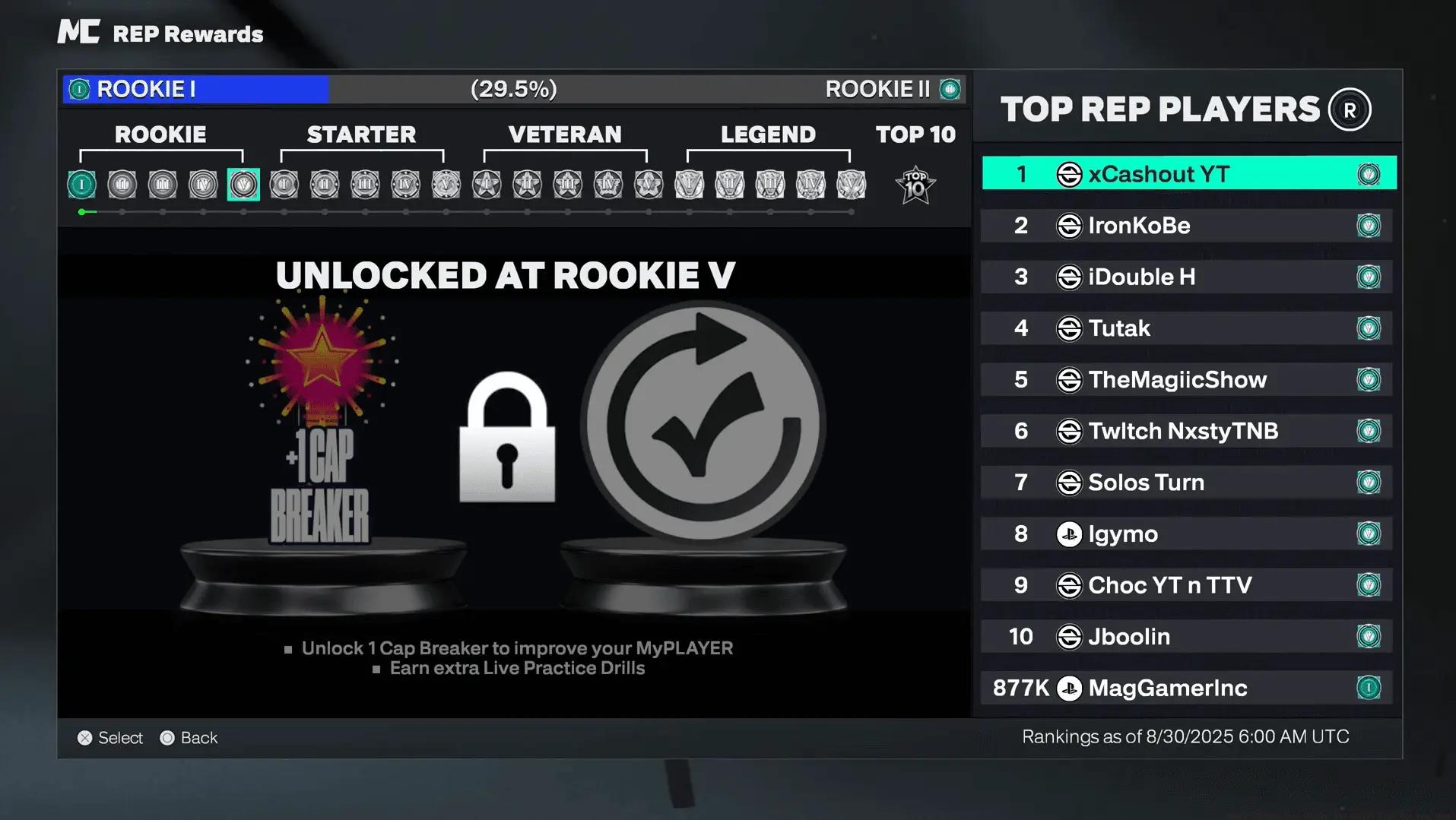Choose iDouble H in rankings
This screenshot has height=820, width=1456.
tap(1187, 277)
